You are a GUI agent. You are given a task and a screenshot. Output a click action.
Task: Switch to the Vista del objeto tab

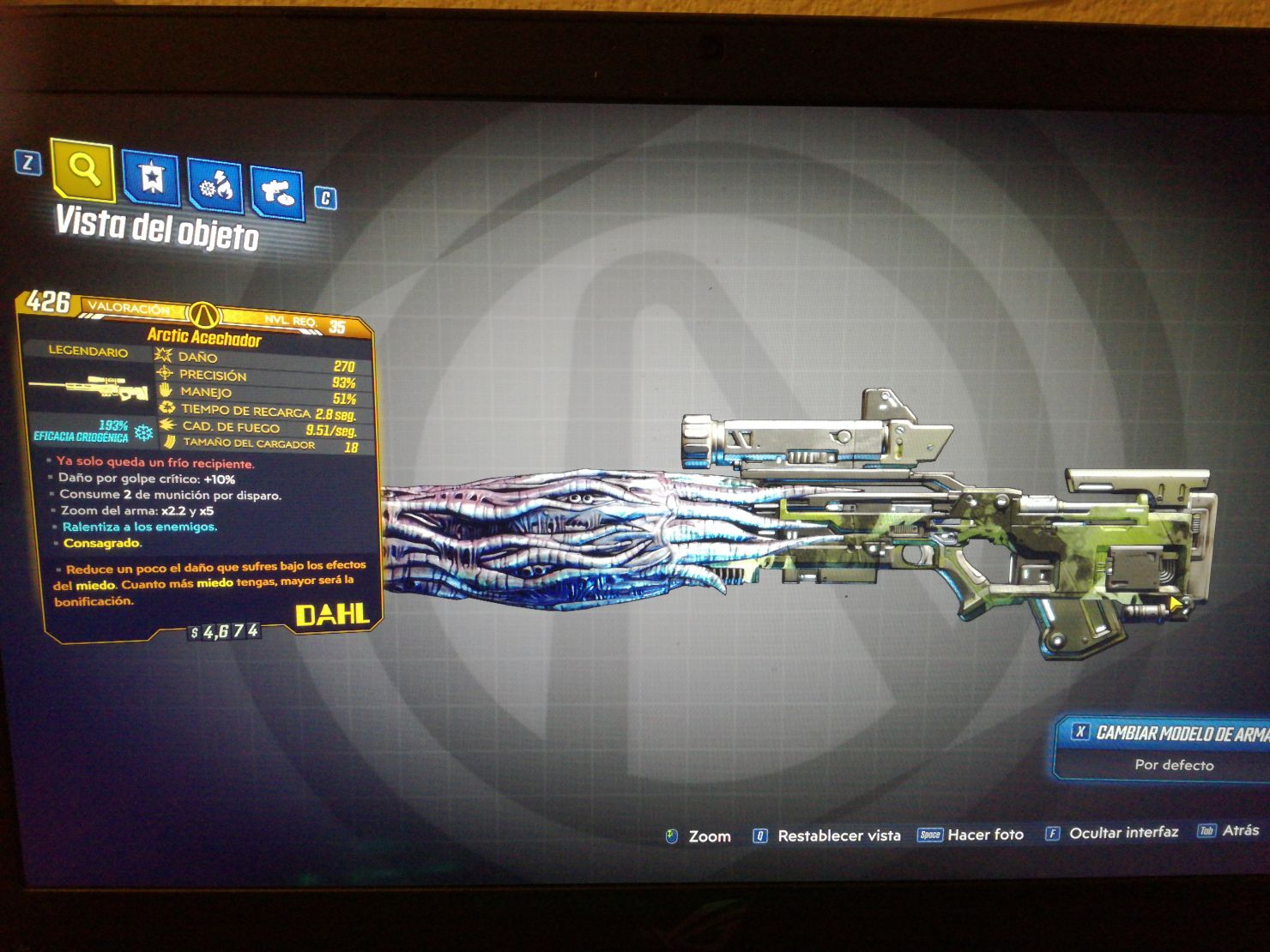coord(157,226)
